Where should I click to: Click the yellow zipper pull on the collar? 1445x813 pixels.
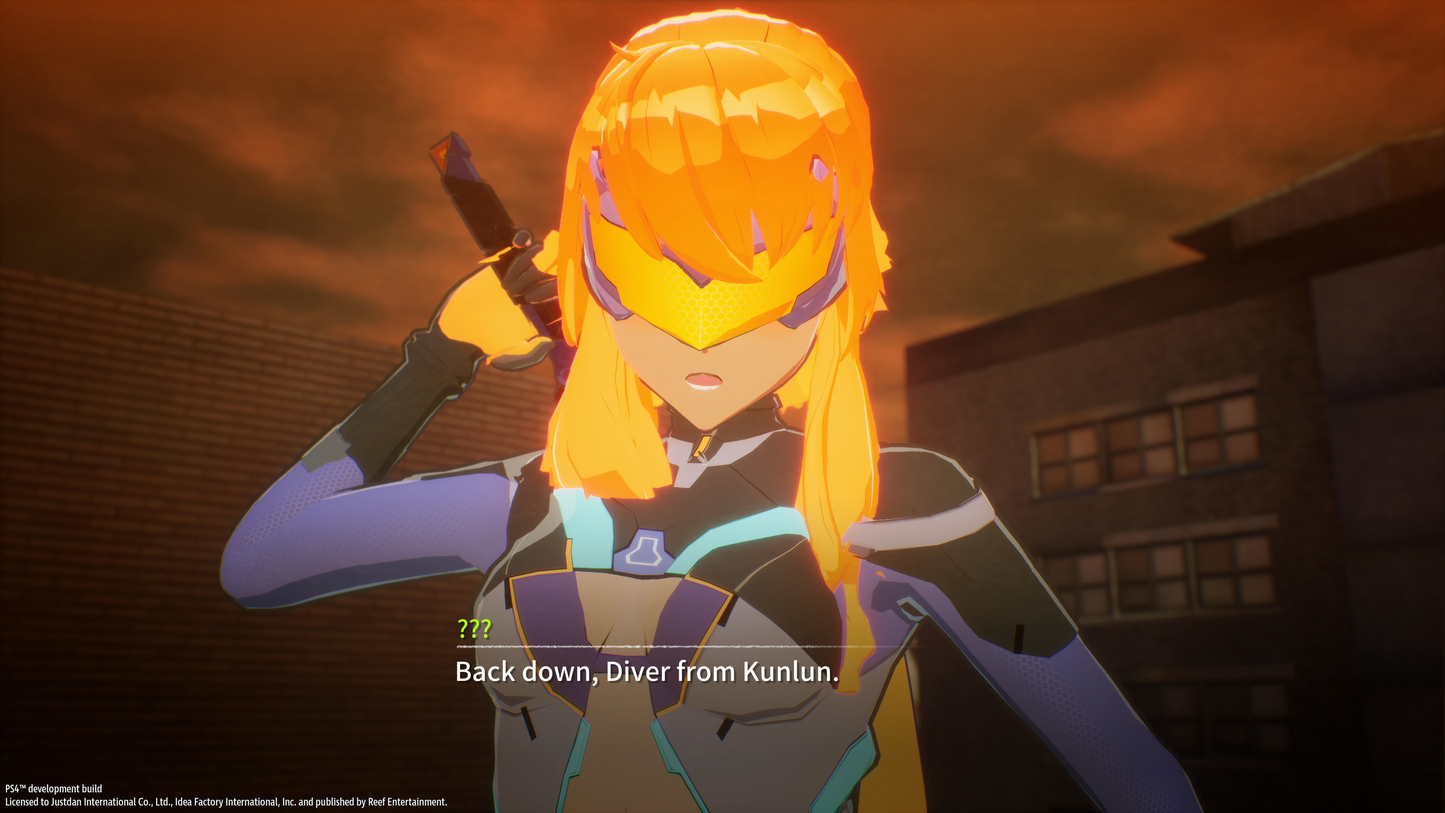tap(703, 445)
